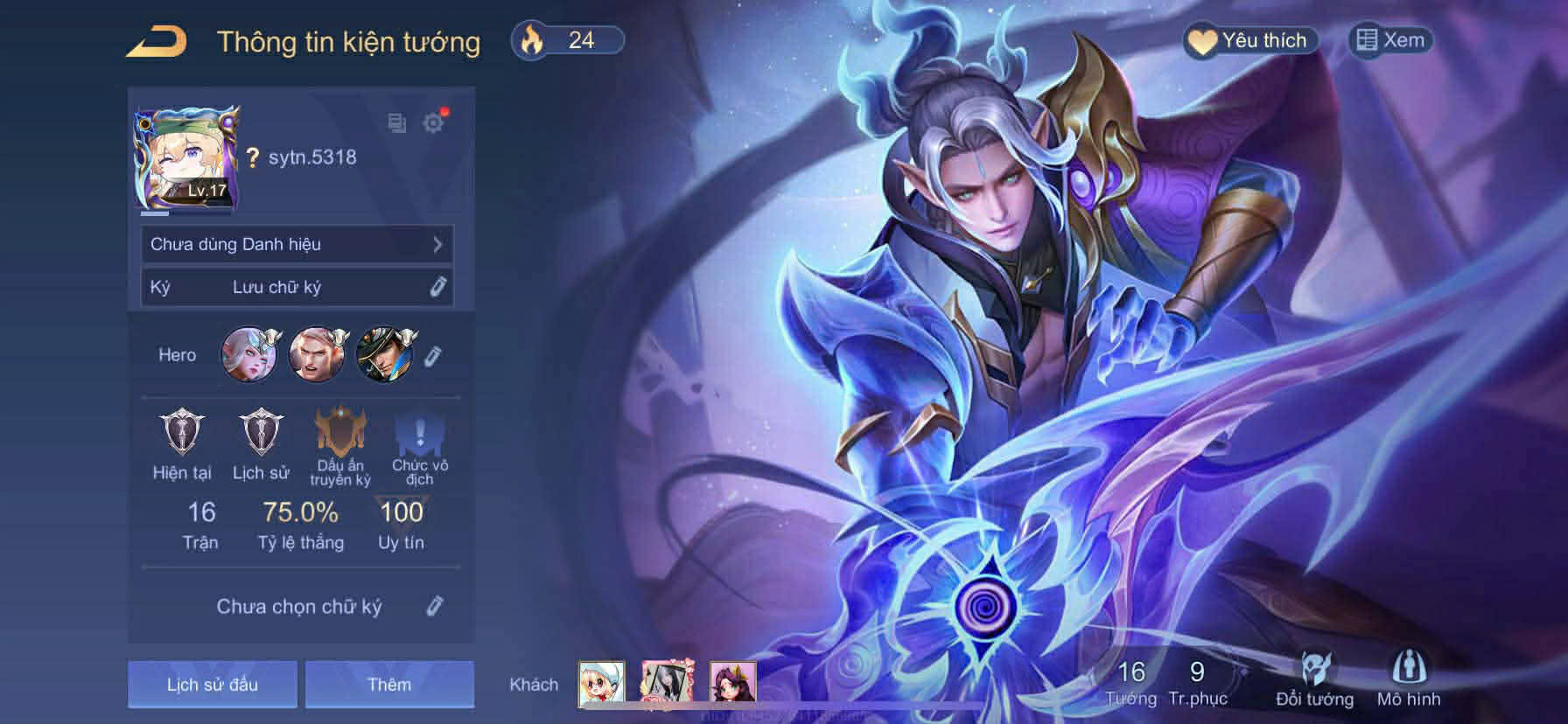Click the player avatar with Lv.17
Viewport: 1568px width, 724px height.
click(x=186, y=158)
